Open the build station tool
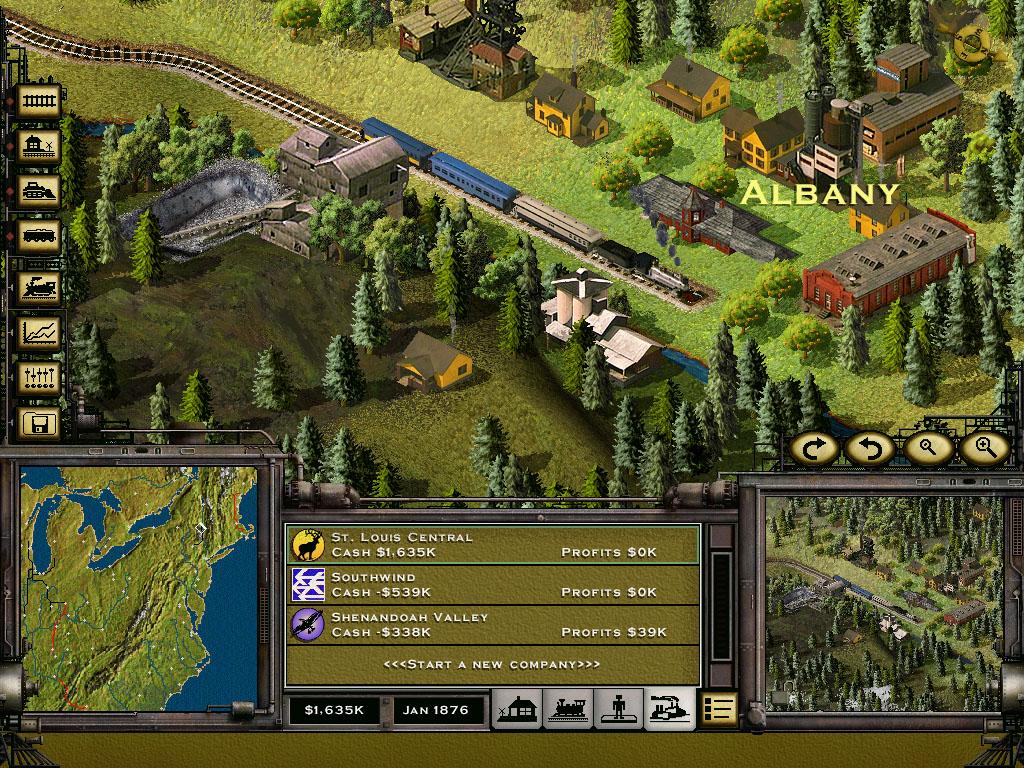This screenshot has height=768, width=1024. pos(40,146)
